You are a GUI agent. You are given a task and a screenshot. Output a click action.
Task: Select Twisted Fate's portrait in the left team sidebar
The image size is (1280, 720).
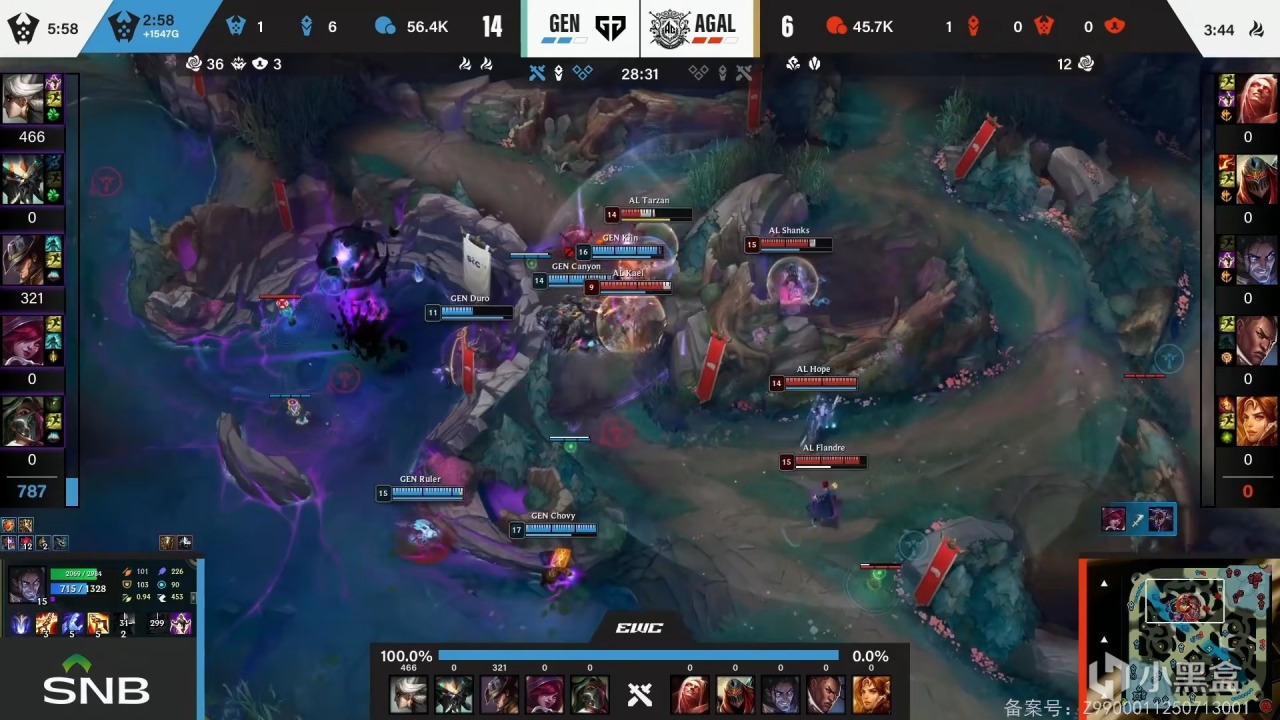click(22, 260)
